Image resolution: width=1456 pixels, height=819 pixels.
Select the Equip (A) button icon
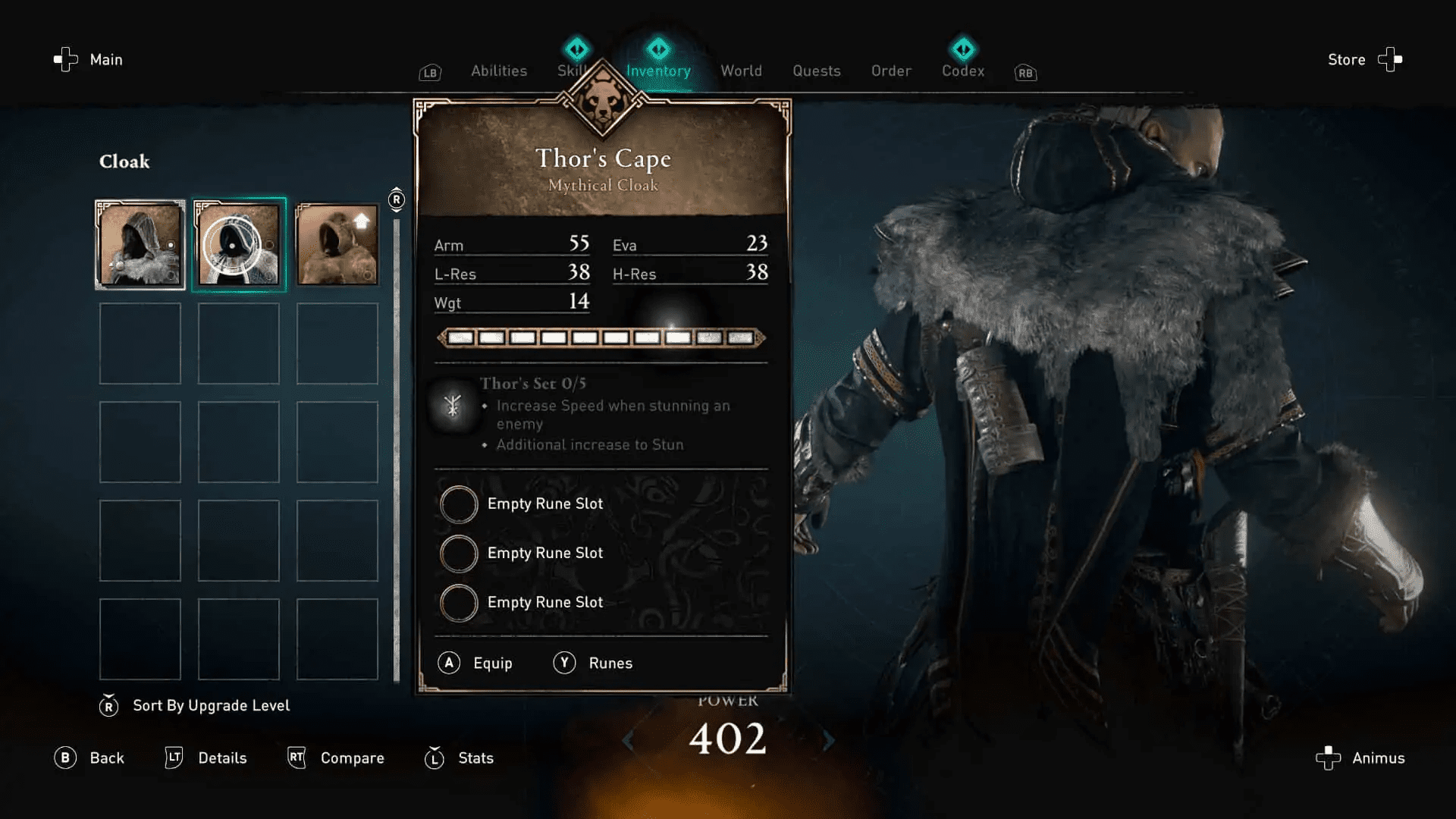pyautogui.click(x=448, y=663)
